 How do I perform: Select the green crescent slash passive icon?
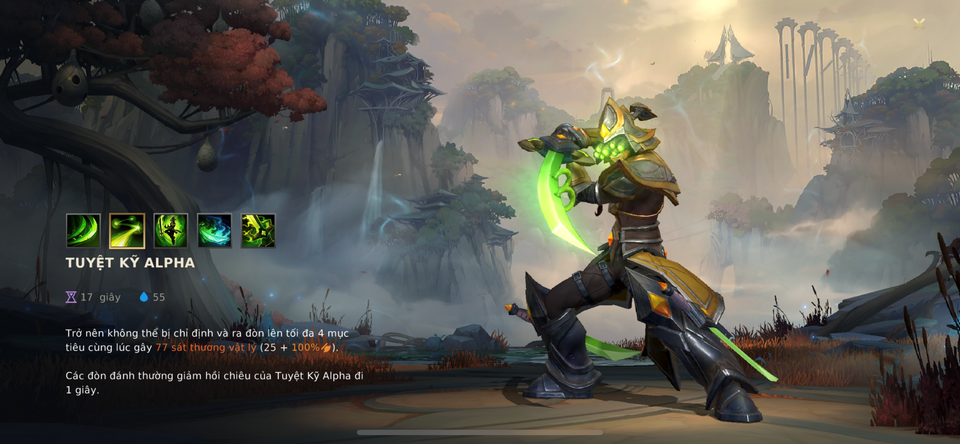[x=83, y=231]
